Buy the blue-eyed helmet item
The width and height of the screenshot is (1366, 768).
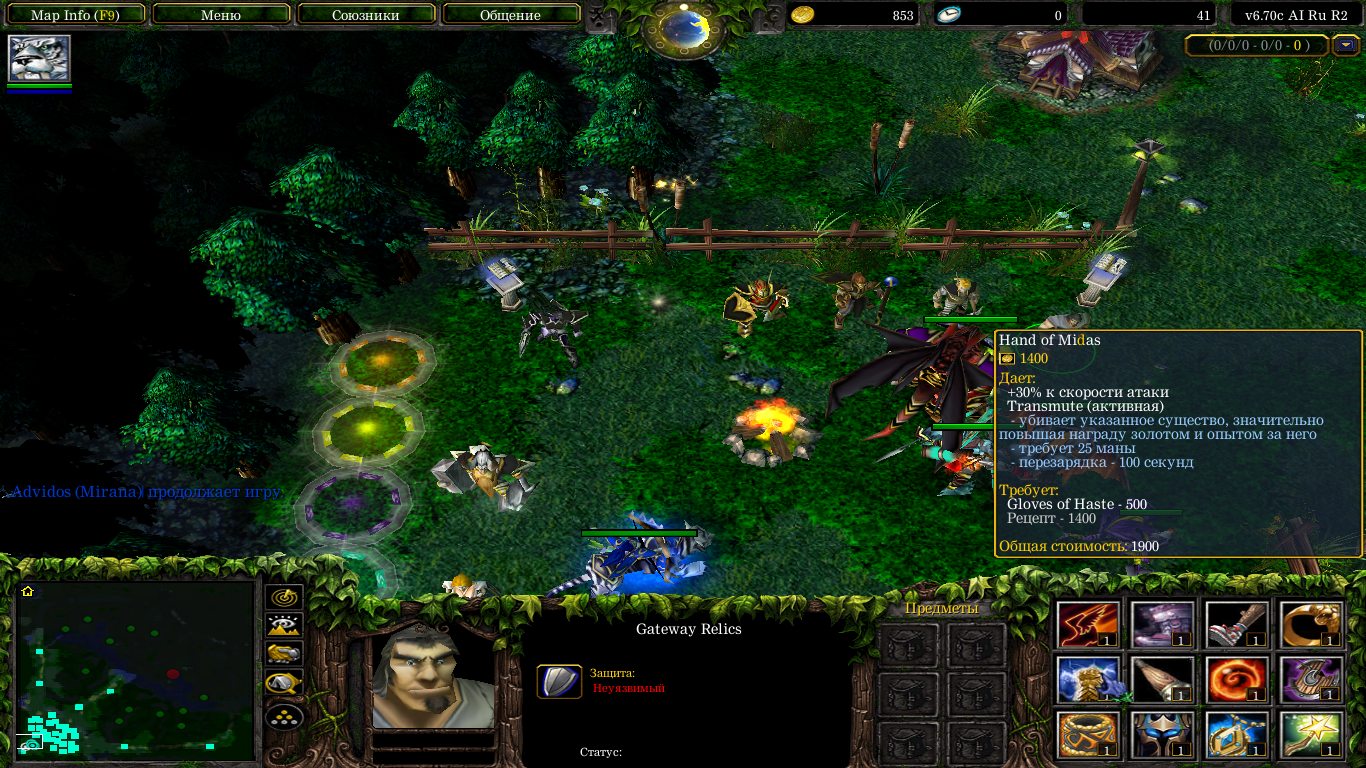1163,735
